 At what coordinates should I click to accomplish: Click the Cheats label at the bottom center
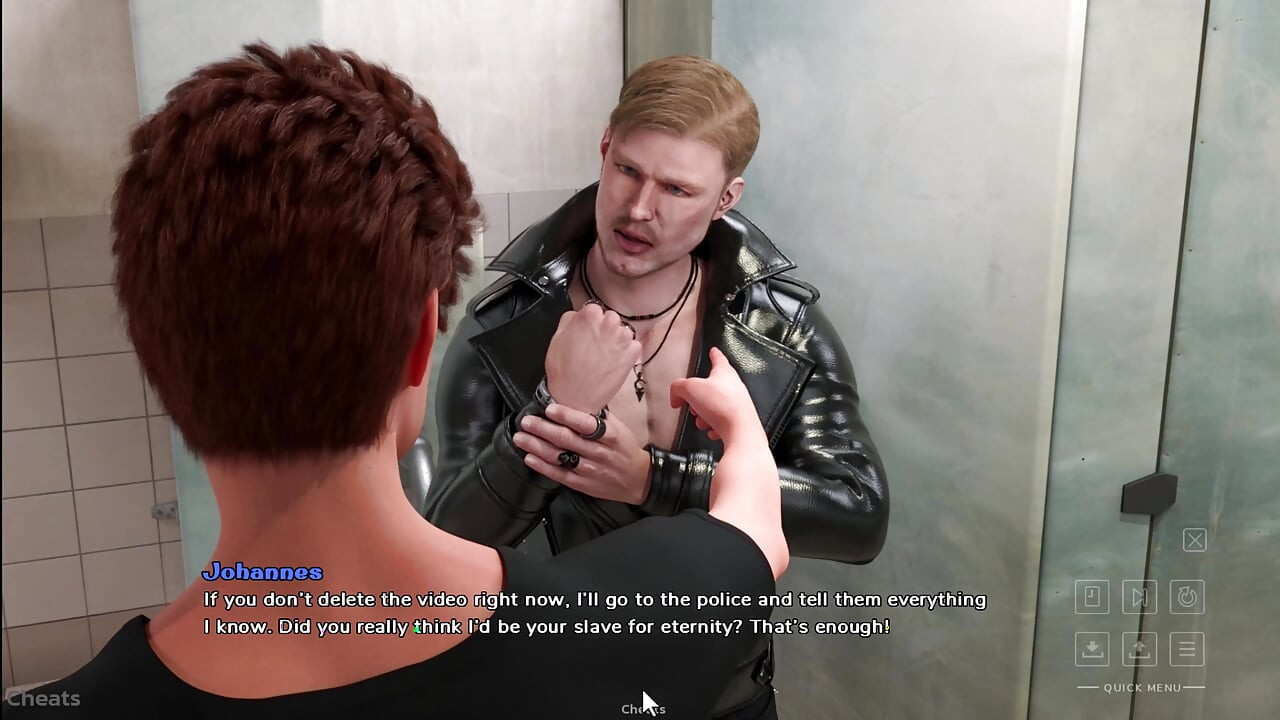[x=642, y=709]
